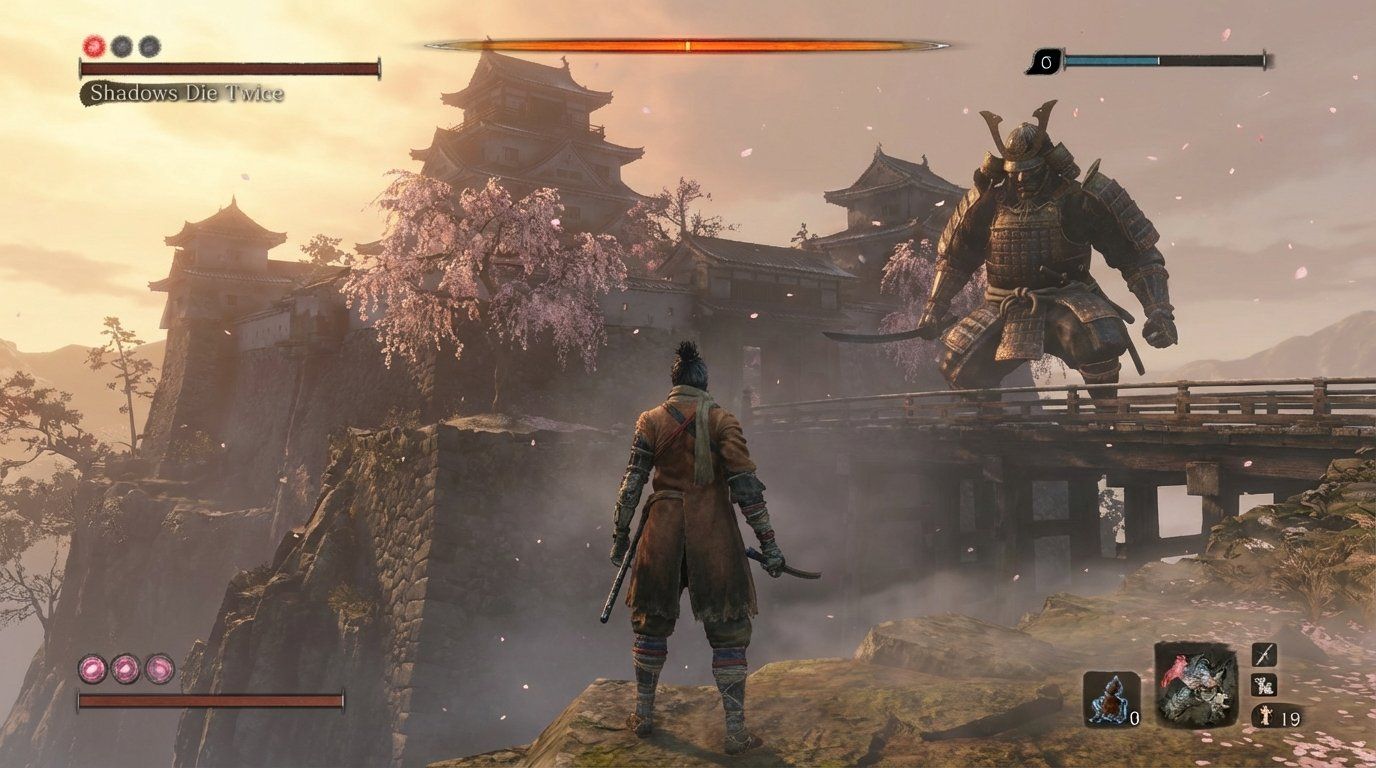Click the combat art sword icon
The image size is (1376, 768).
1263,655
